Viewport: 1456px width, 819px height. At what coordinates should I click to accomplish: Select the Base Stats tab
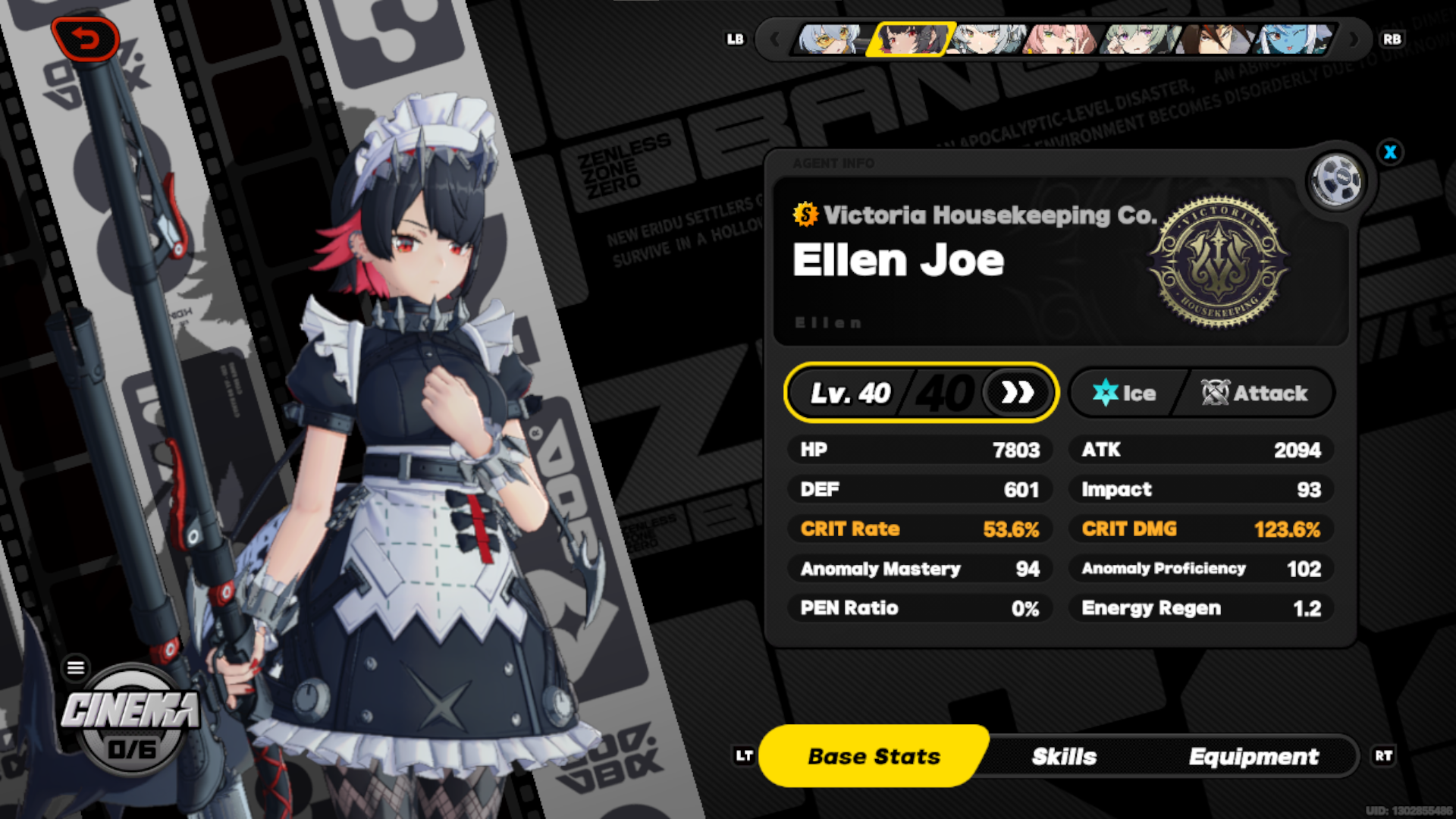click(873, 755)
